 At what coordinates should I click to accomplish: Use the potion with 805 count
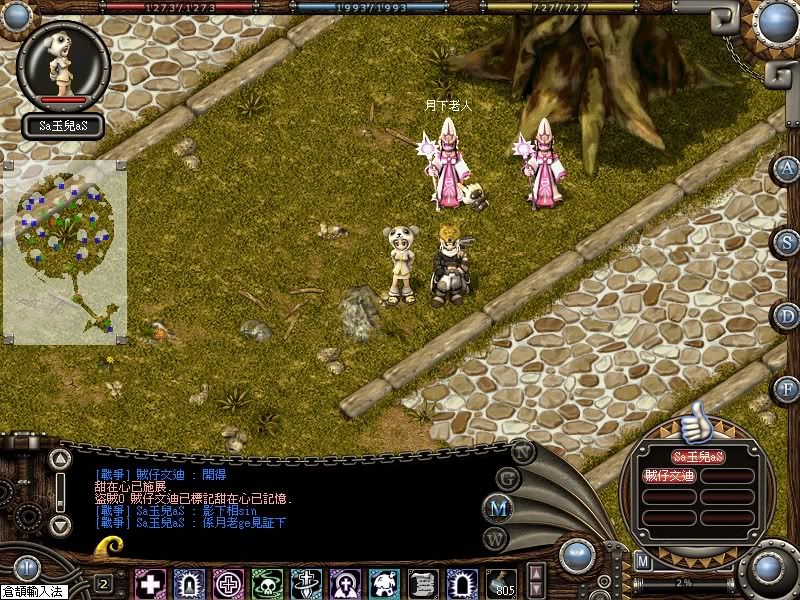coord(502,582)
